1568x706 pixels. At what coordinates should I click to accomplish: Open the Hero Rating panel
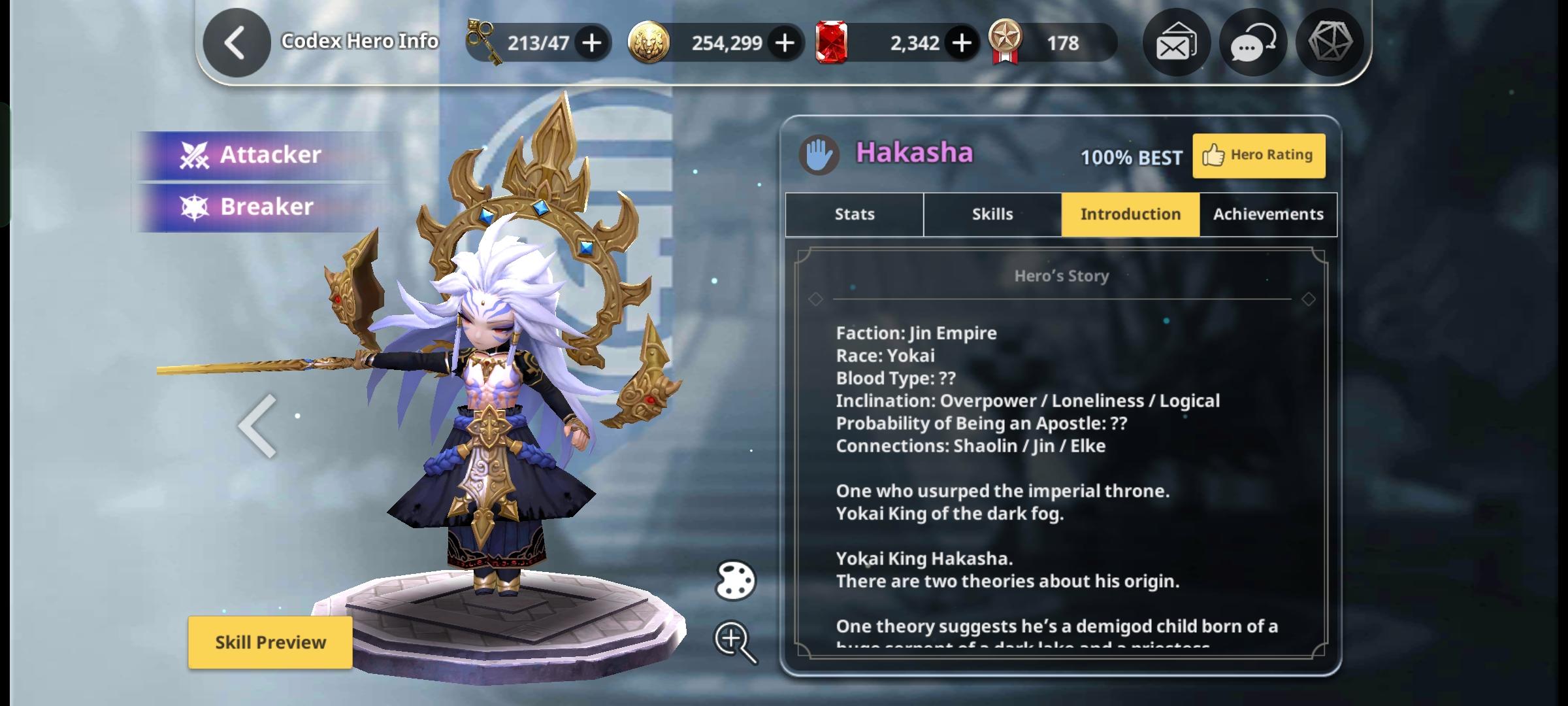(1258, 156)
